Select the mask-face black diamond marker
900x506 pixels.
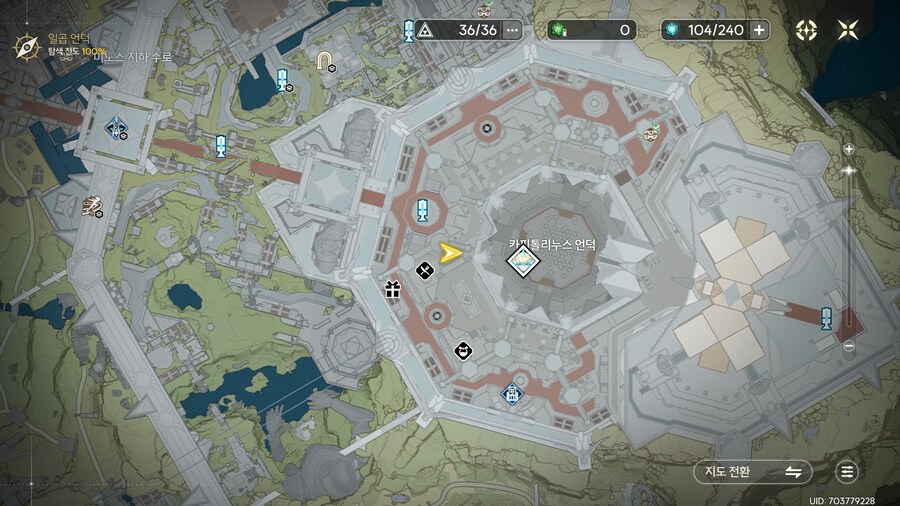coord(462,350)
